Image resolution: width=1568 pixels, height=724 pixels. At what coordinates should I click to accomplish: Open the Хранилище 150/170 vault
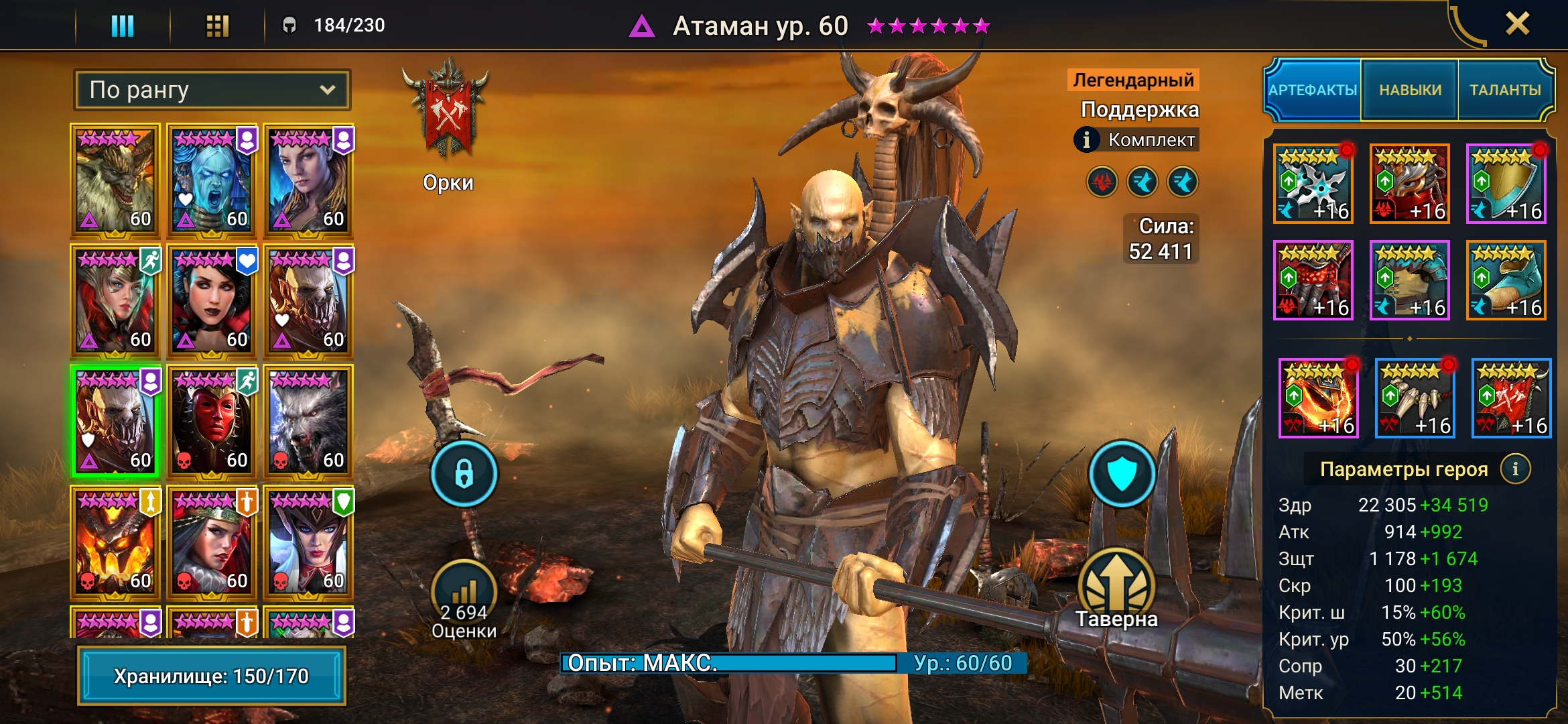pyautogui.click(x=212, y=676)
